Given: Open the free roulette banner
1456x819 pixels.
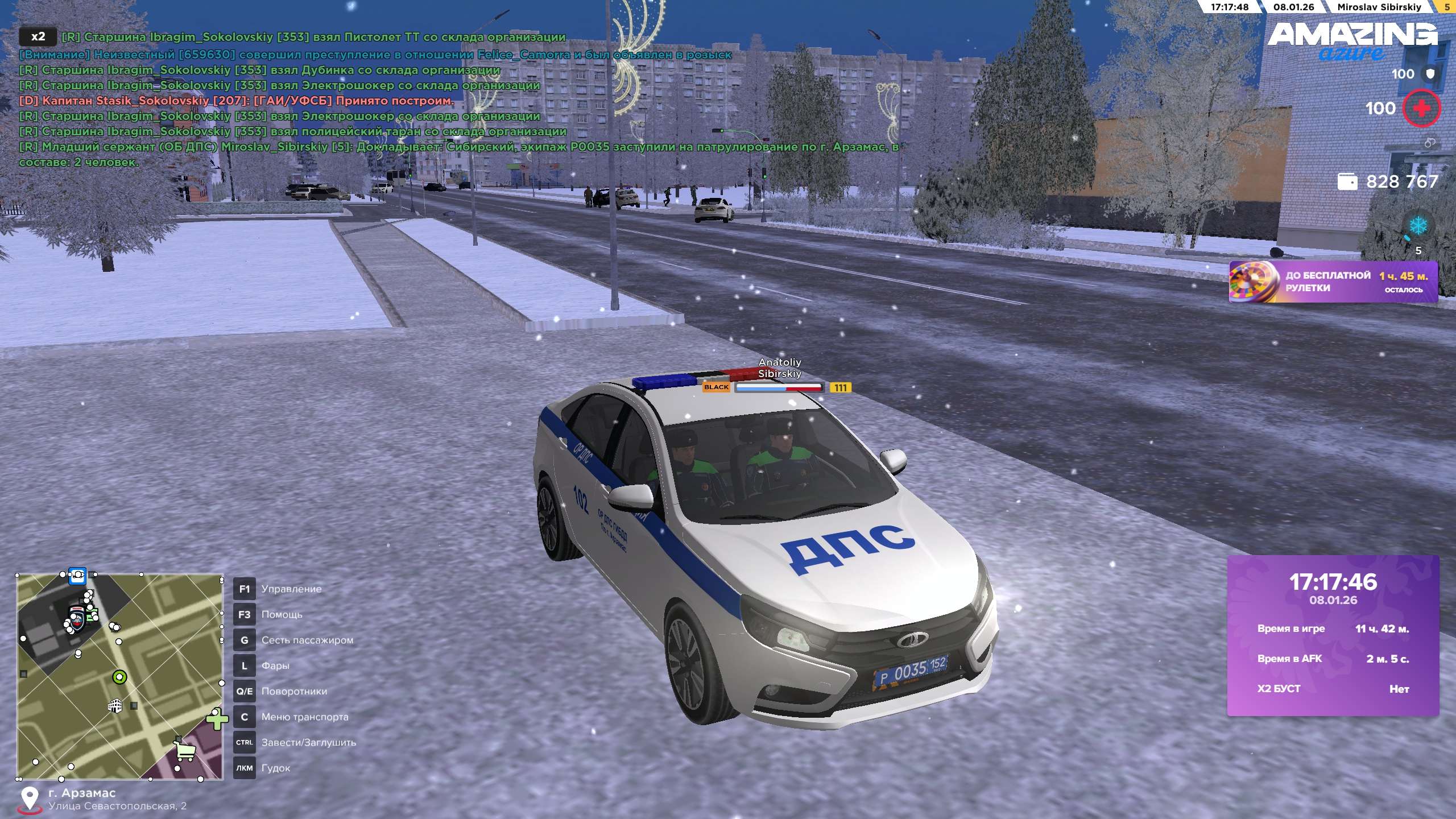Looking at the screenshot, I should click(x=1333, y=282).
